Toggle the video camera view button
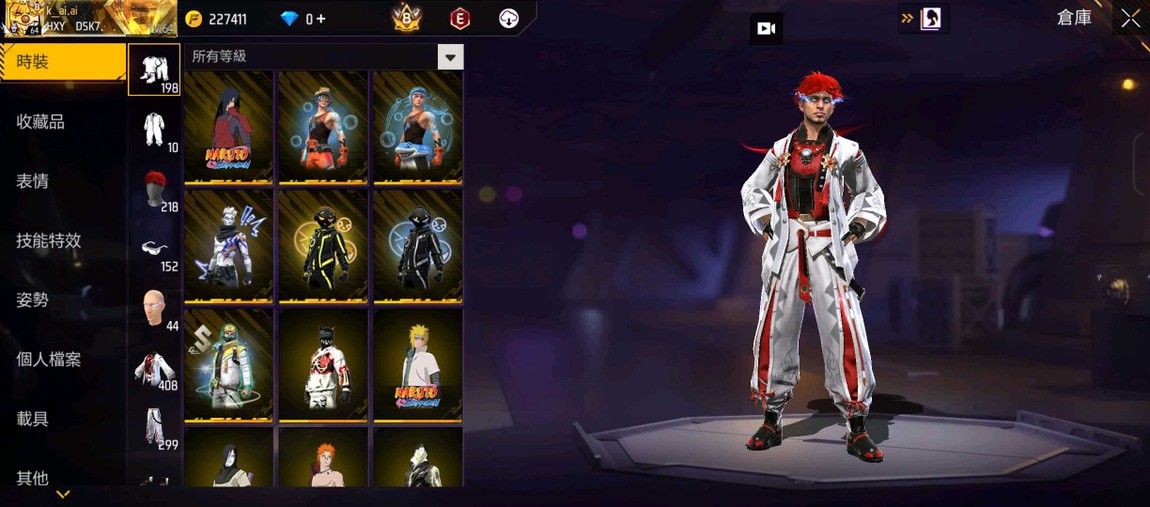This screenshot has height=507, width=1150. pos(766,29)
